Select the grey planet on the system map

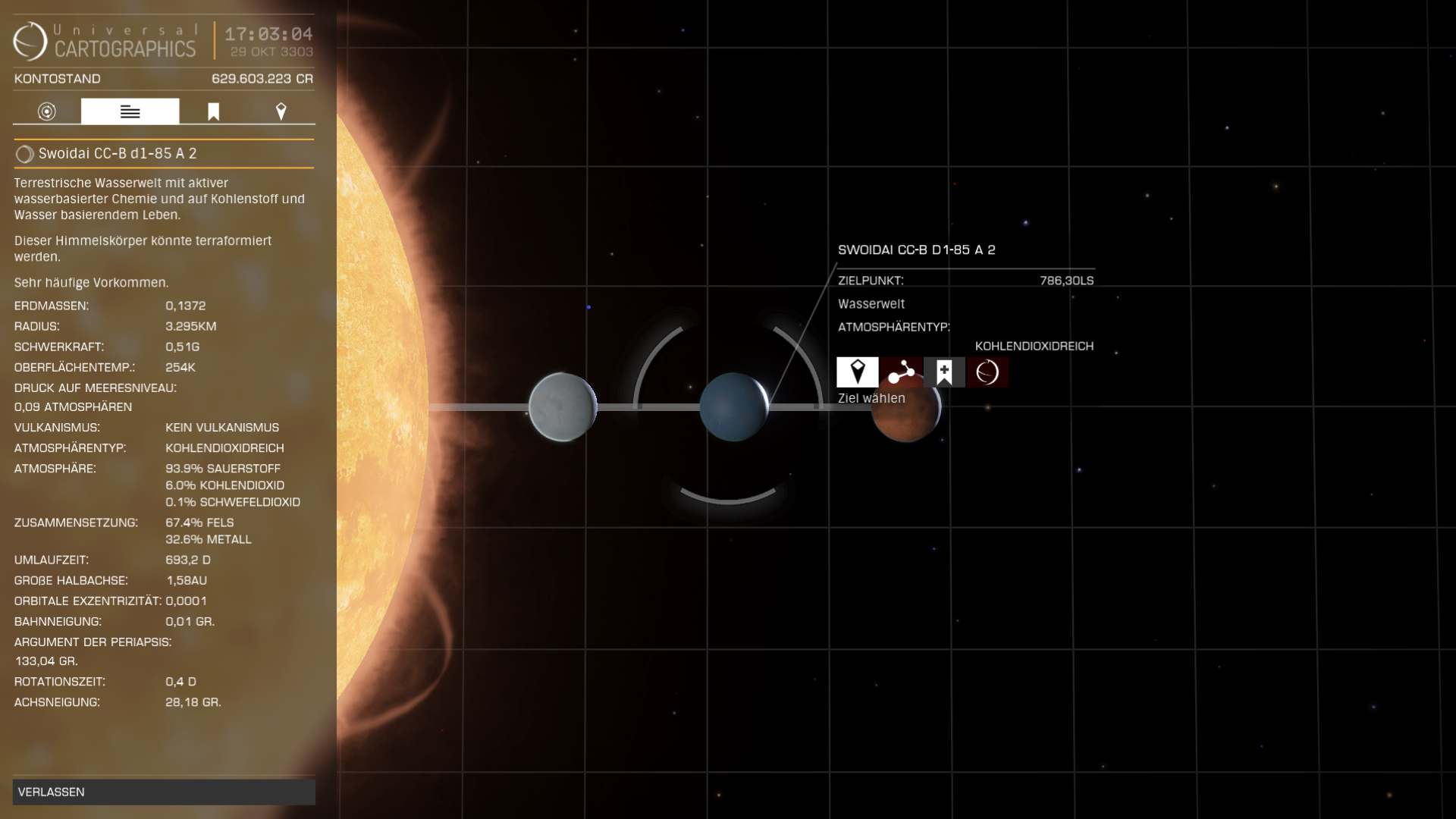(x=562, y=407)
